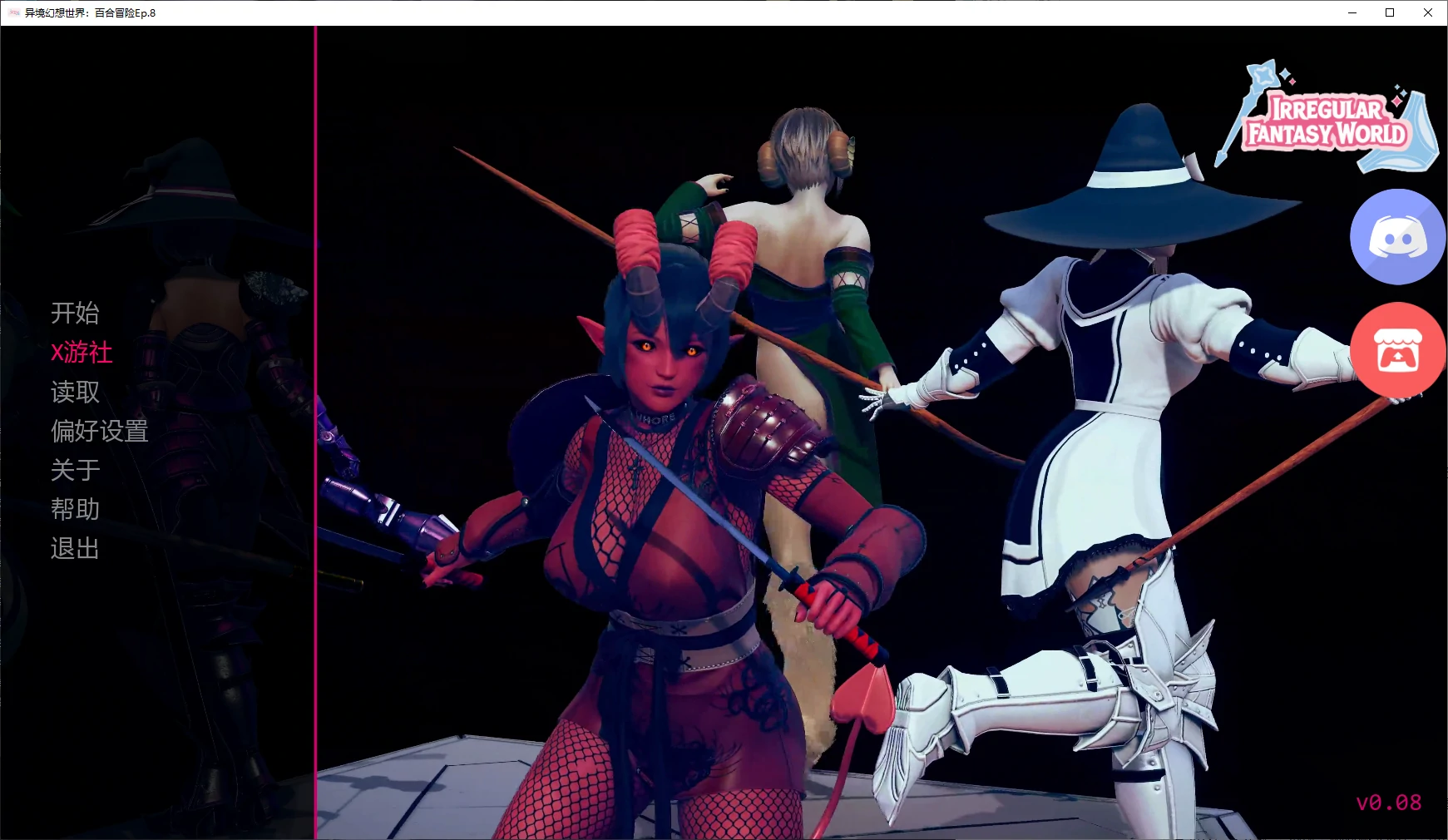Open the 读取 load menu
The width and height of the screenshot is (1448, 840).
75,392
